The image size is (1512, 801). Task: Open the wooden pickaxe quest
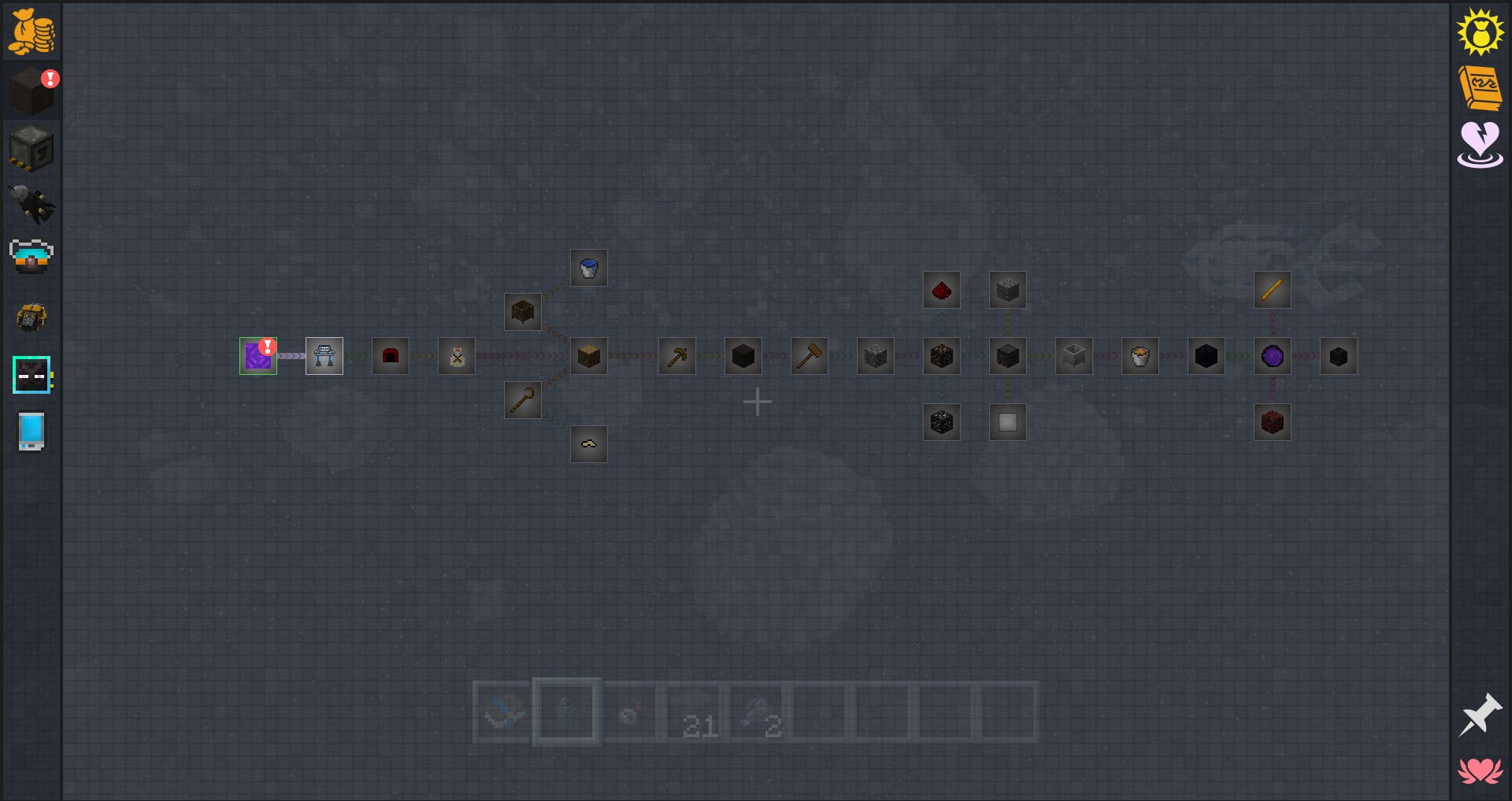coord(677,356)
